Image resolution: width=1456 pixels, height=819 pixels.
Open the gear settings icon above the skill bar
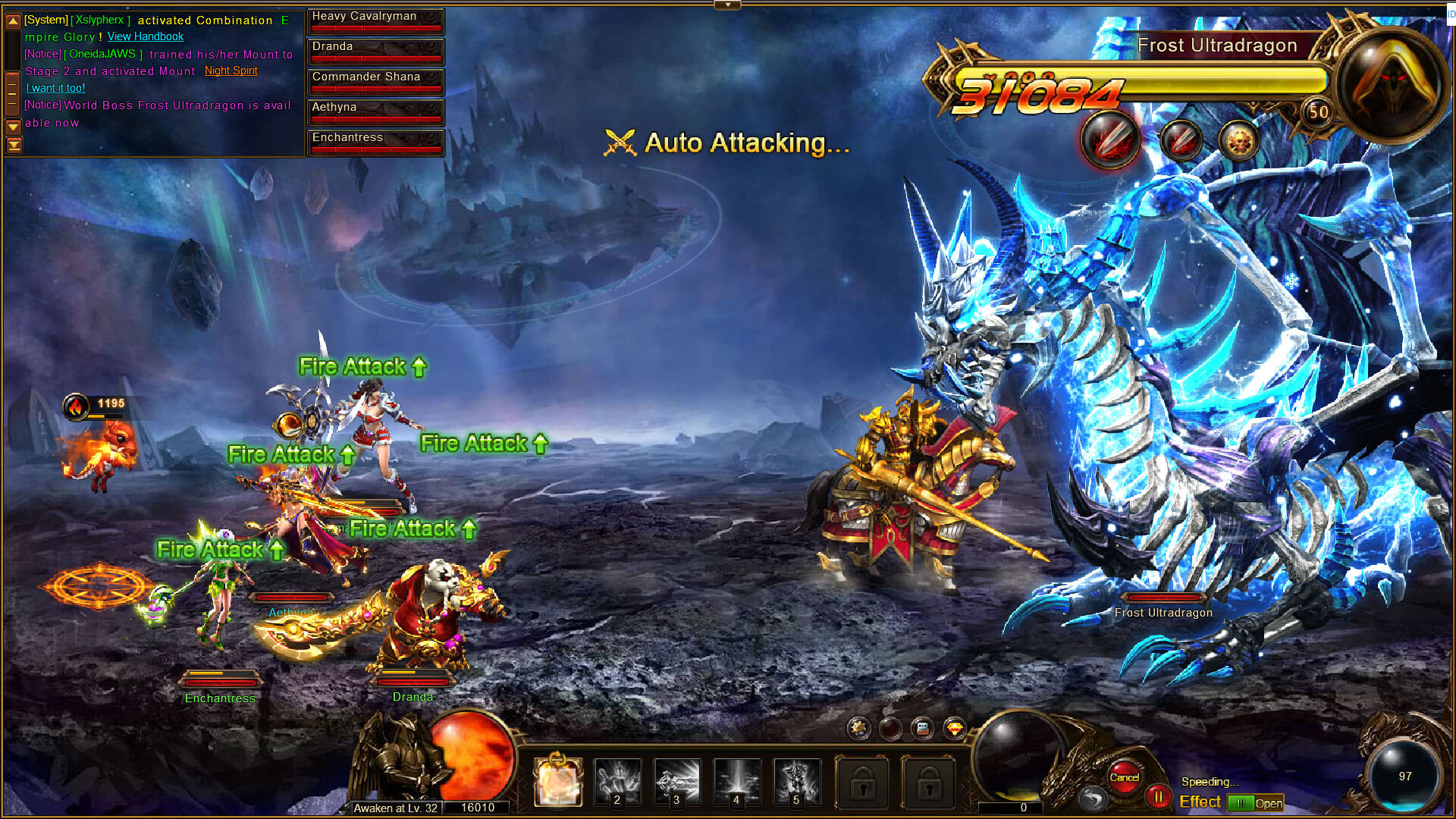[x=858, y=729]
